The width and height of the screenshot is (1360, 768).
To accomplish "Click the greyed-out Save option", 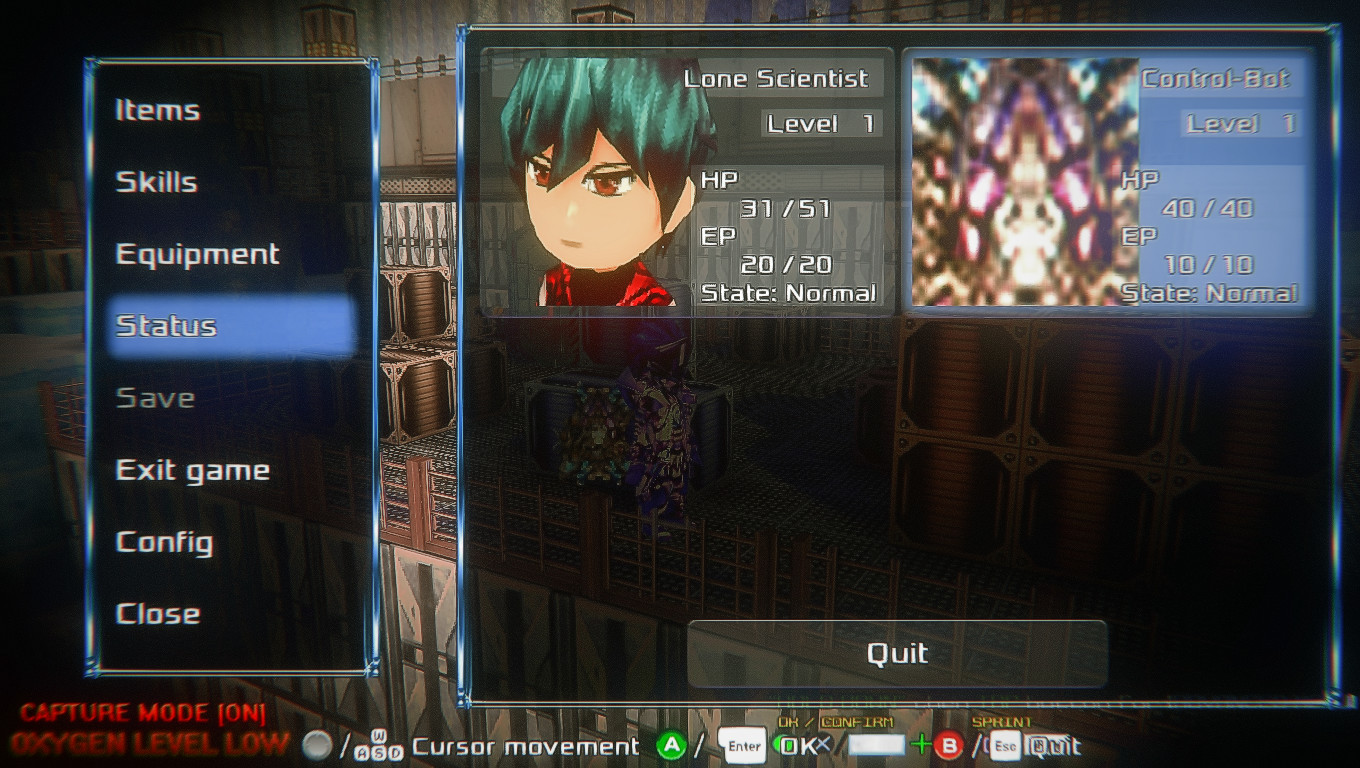I will pos(155,398).
